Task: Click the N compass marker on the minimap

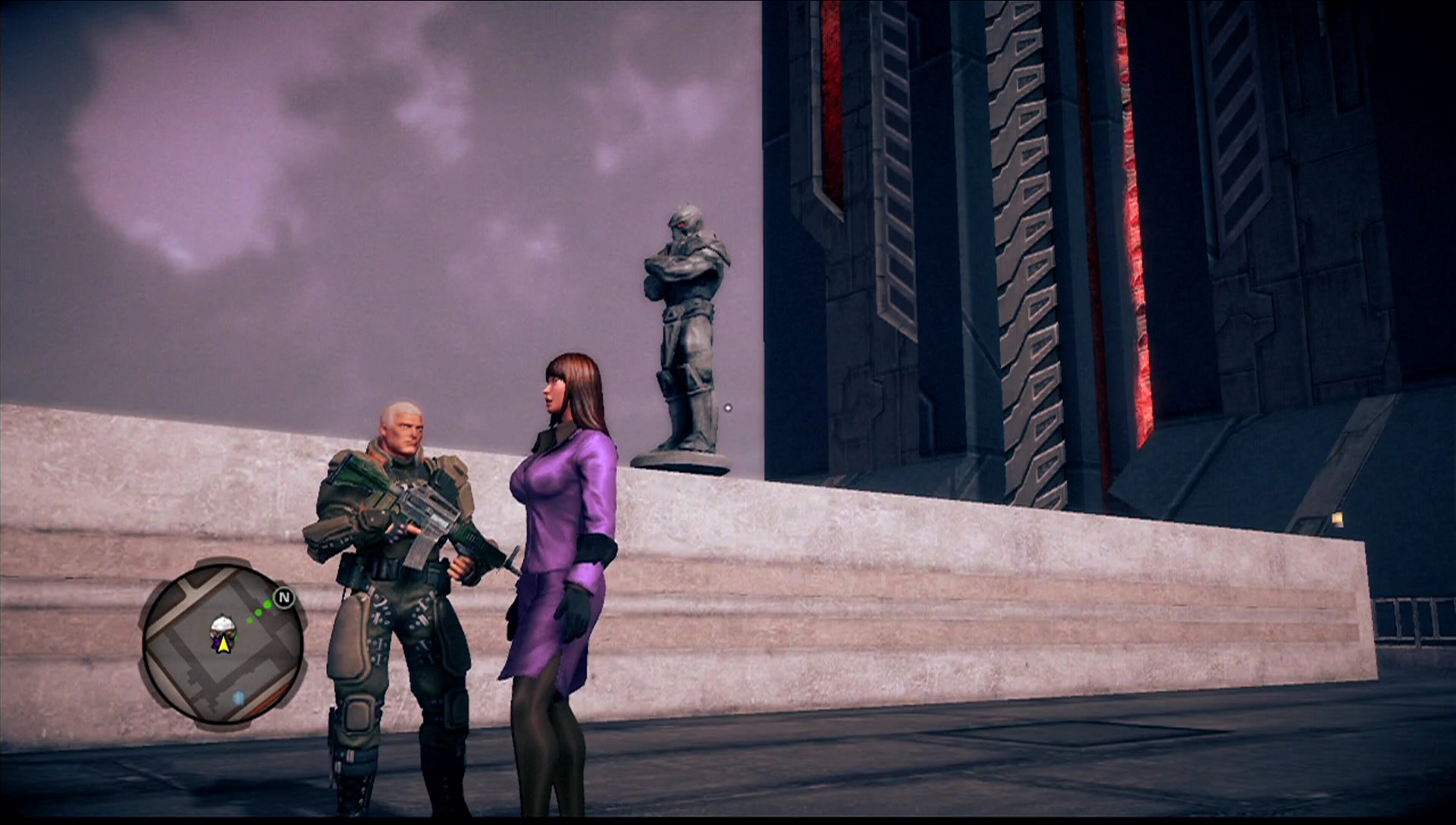Action: [x=284, y=596]
